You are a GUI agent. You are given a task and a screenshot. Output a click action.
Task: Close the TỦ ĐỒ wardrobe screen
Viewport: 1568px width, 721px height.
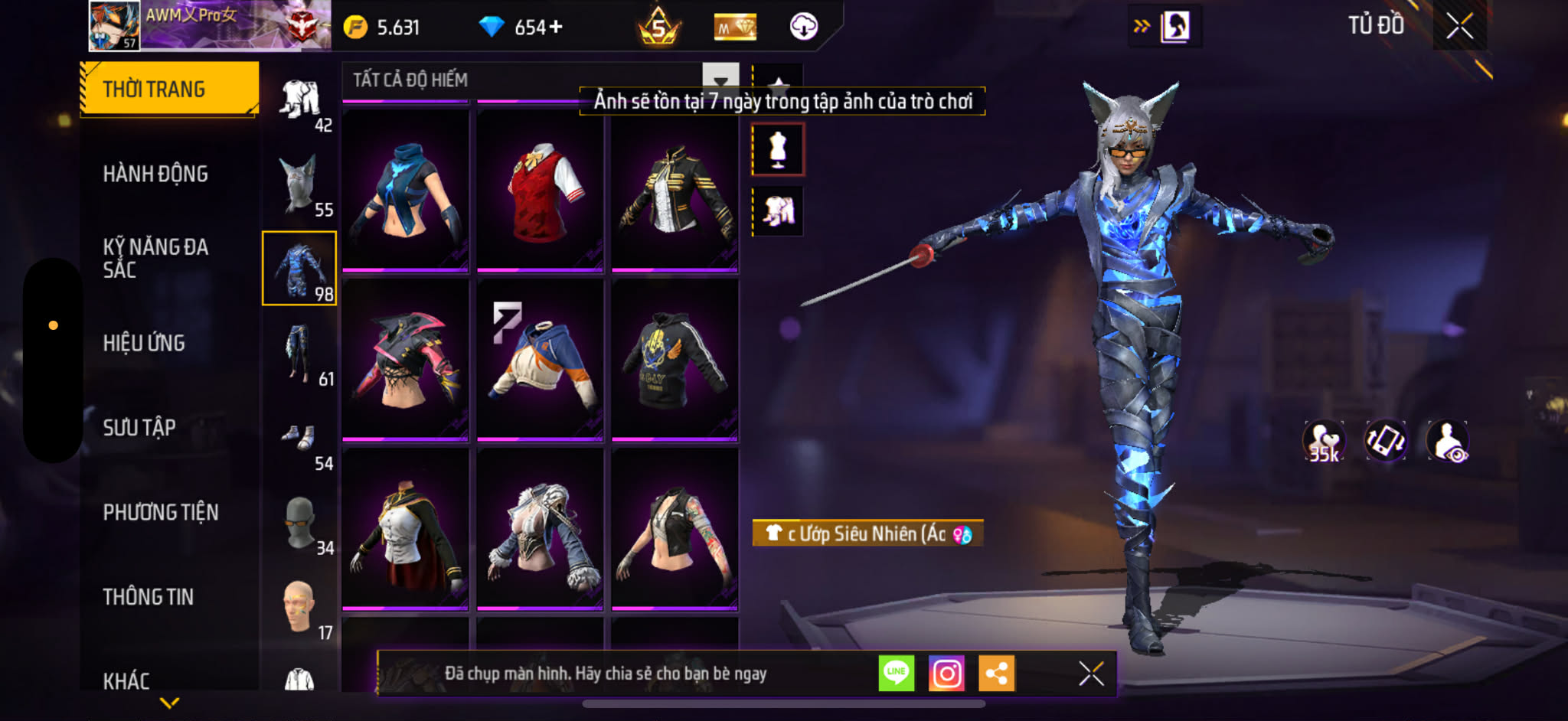[x=1459, y=27]
